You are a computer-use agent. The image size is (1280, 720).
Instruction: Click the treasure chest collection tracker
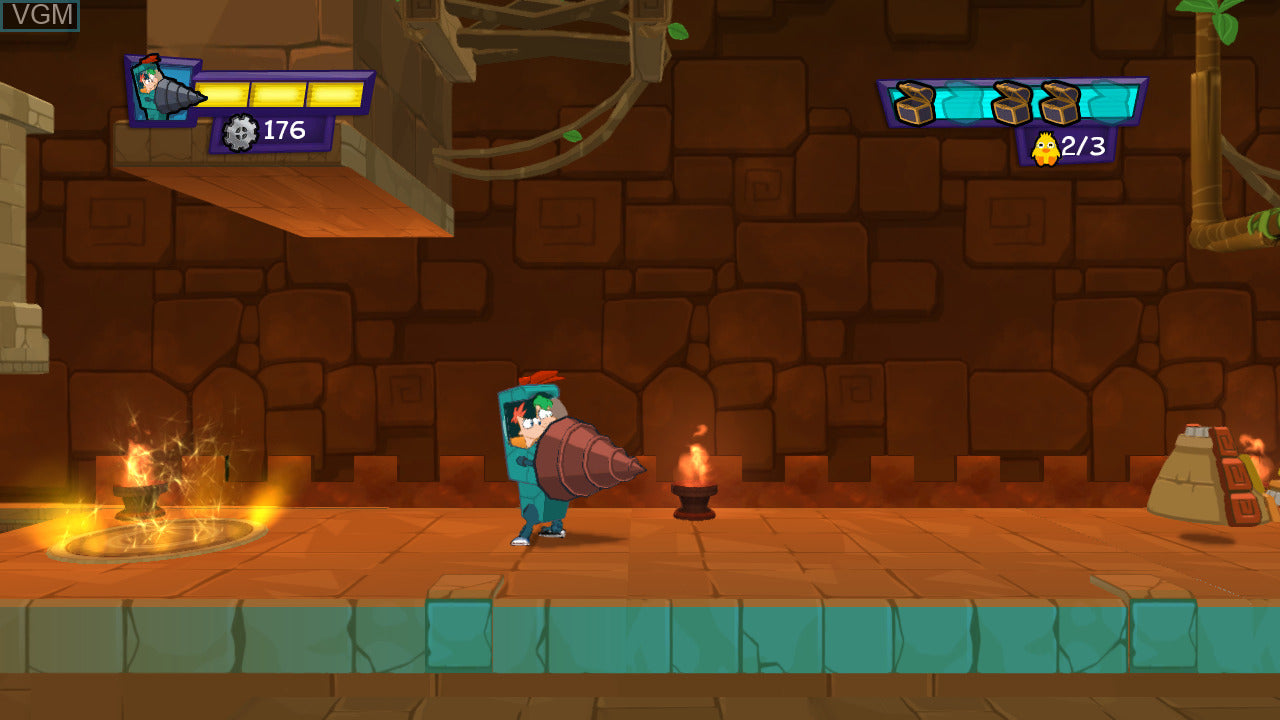[1012, 102]
